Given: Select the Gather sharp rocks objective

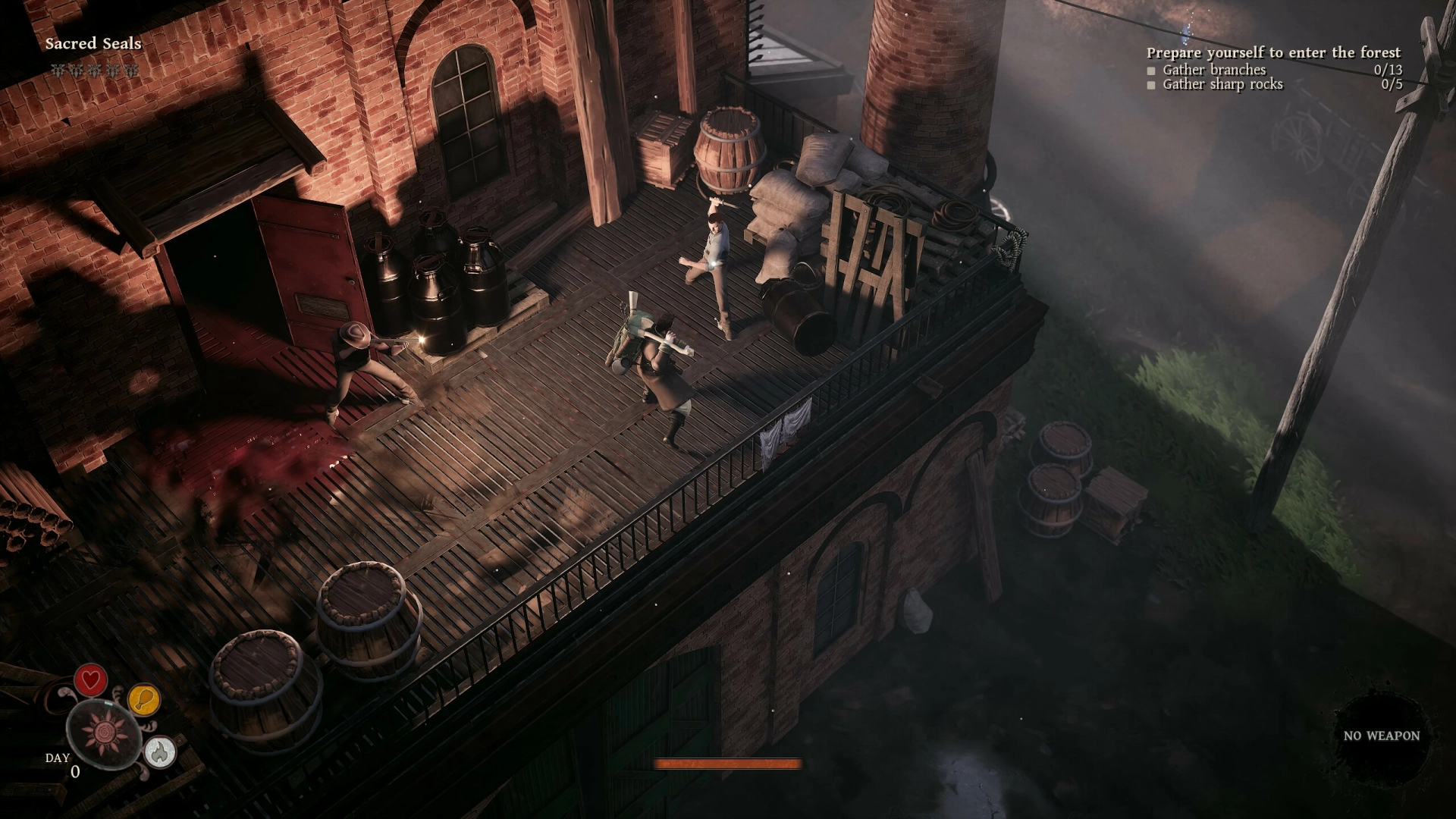Looking at the screenshot, I should (1222, 84).
